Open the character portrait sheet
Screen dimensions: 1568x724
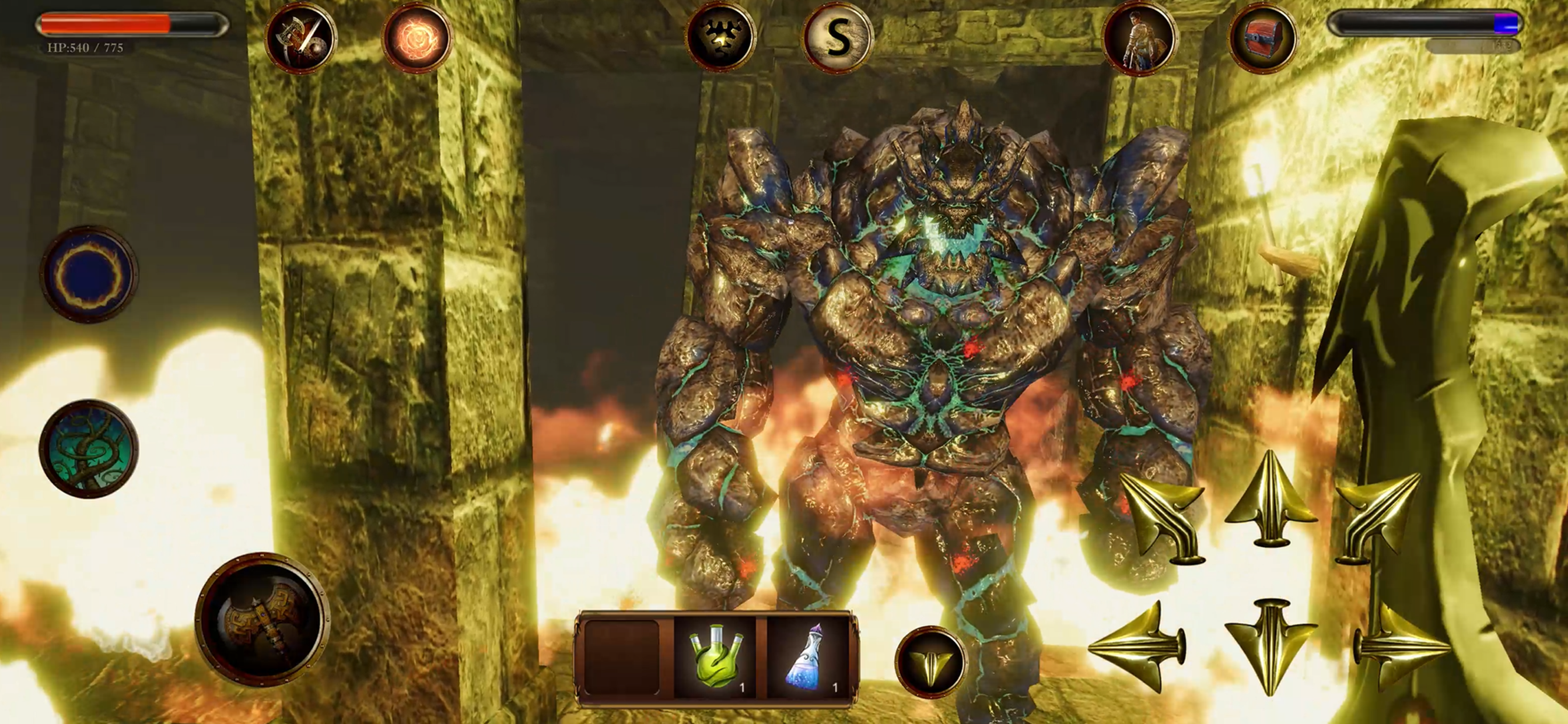[x=1139, y=38]
